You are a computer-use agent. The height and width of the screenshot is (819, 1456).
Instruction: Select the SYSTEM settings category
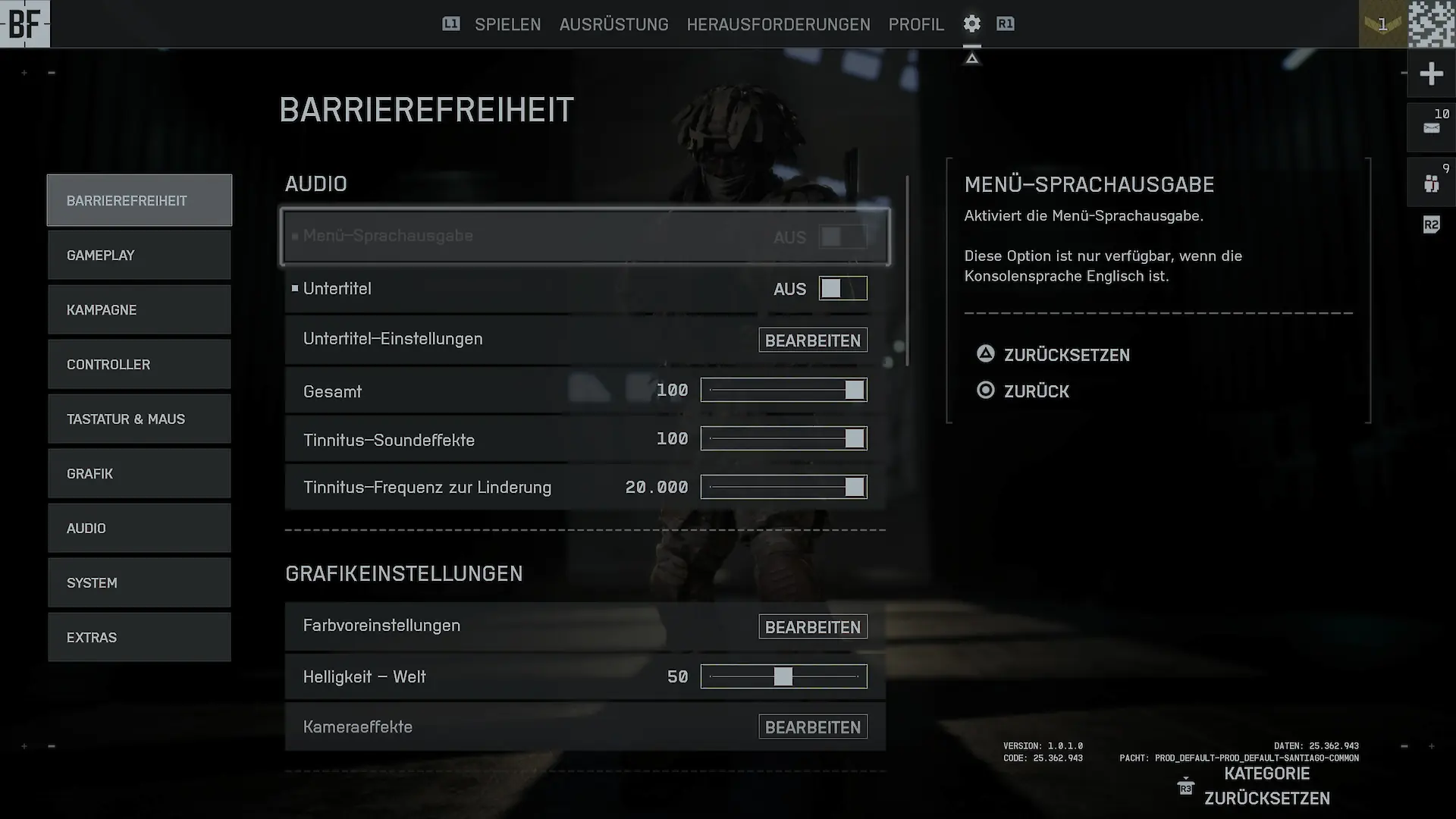pyautogui.click(x=140, y=583)
